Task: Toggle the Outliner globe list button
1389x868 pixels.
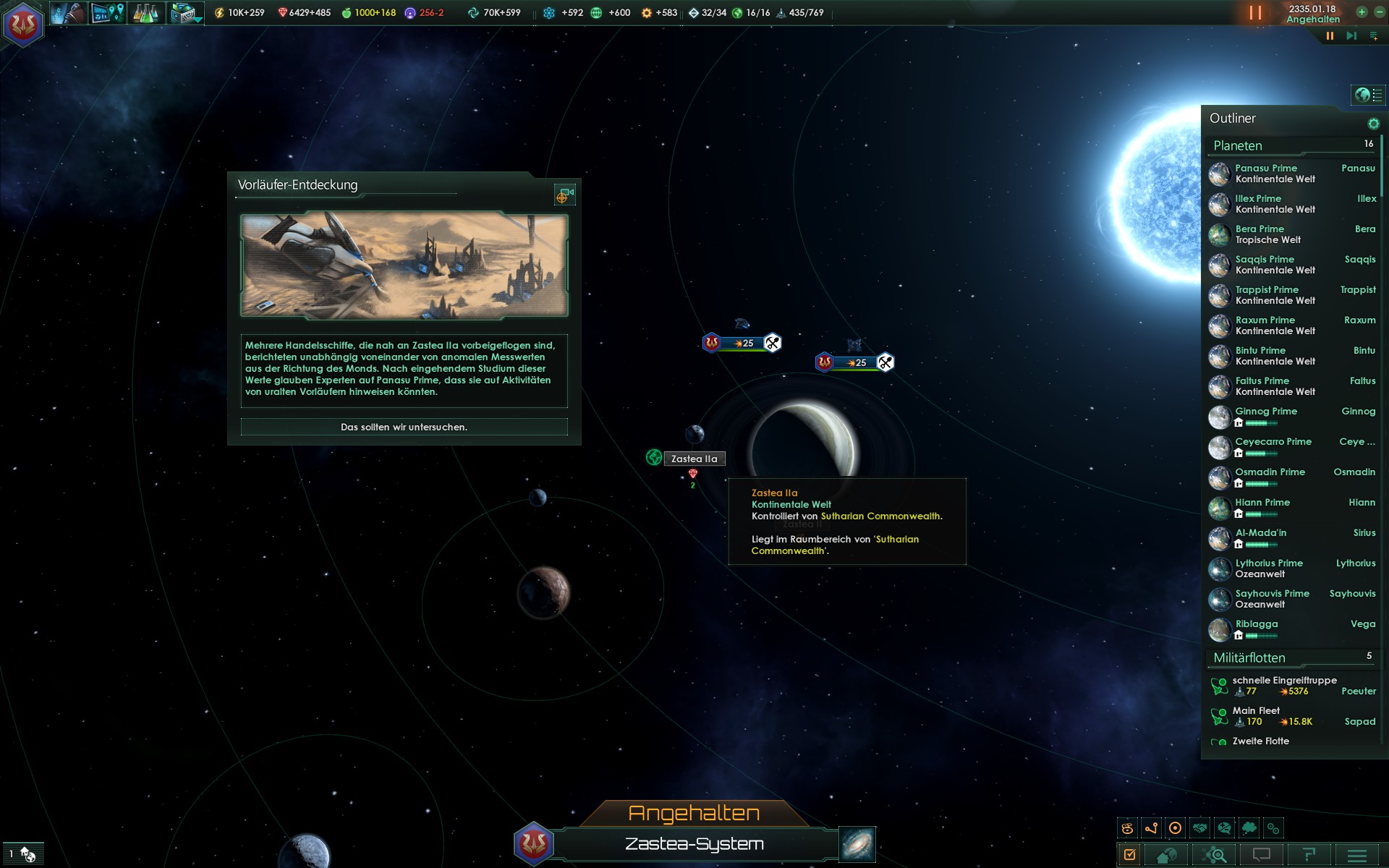Action: click(x=1367, y=95)
